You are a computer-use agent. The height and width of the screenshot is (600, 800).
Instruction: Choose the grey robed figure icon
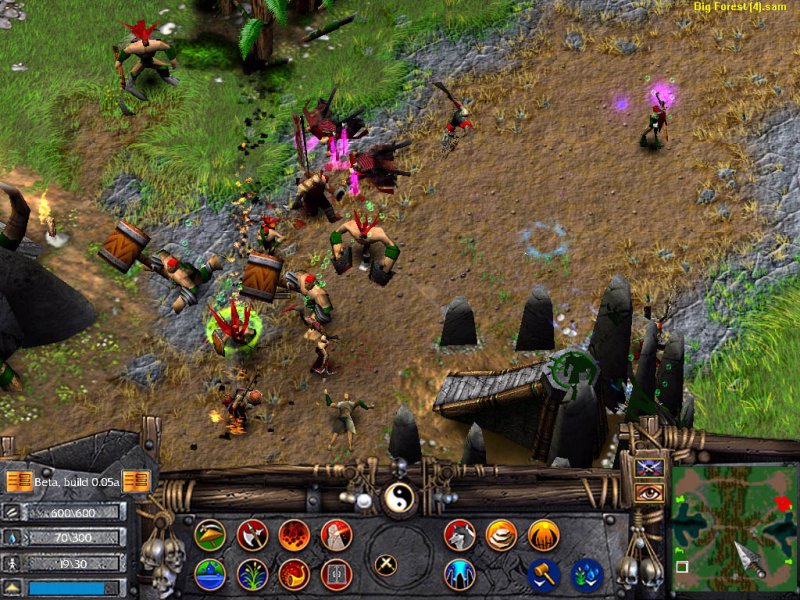click(x=336, y=535)
